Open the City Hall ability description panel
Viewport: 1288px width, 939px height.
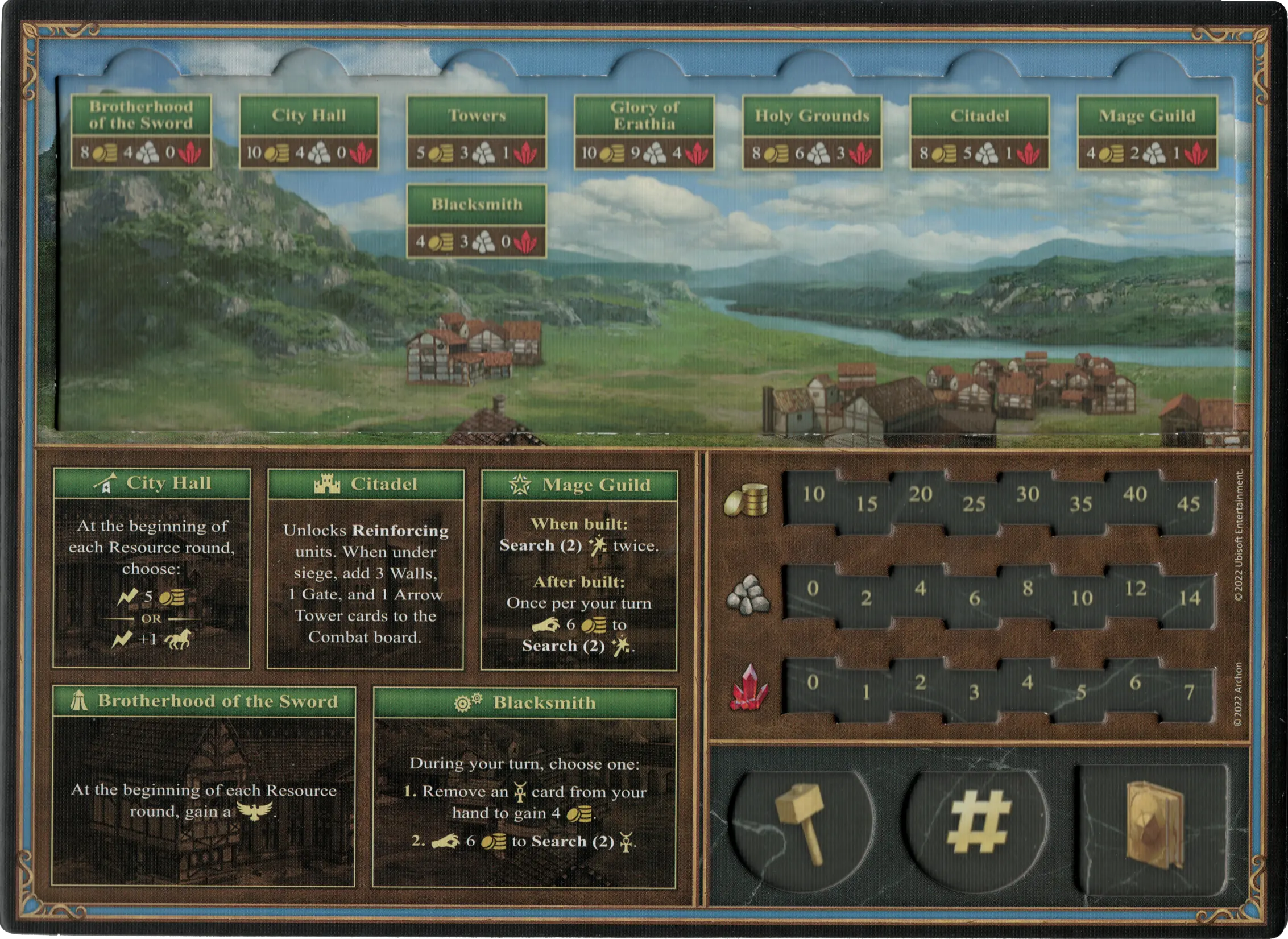click(x=151, y=568)
